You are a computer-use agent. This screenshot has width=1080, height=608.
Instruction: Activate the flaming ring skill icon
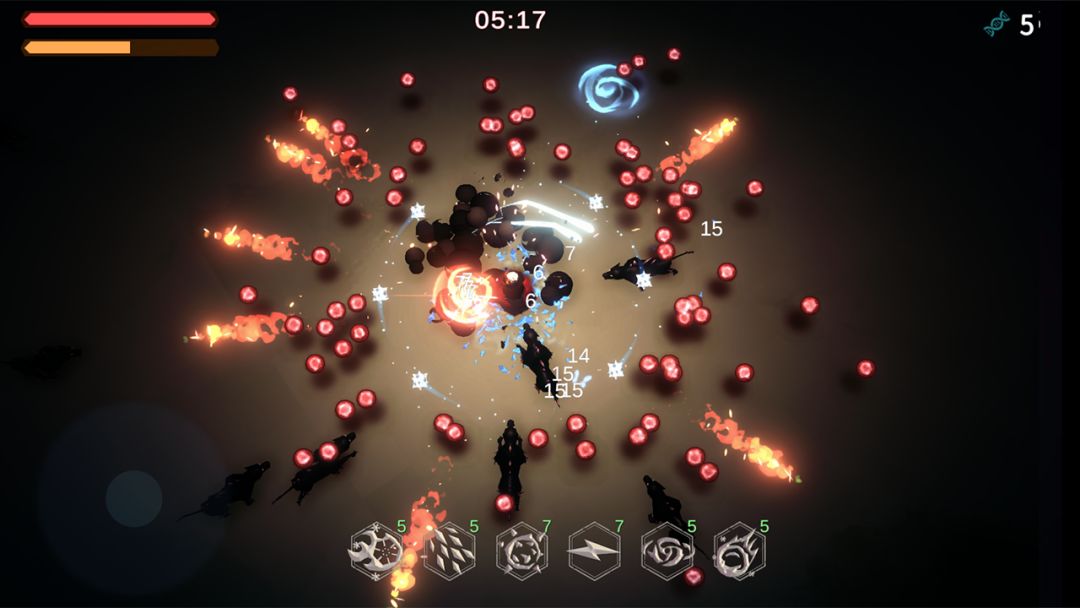(740, 551)
